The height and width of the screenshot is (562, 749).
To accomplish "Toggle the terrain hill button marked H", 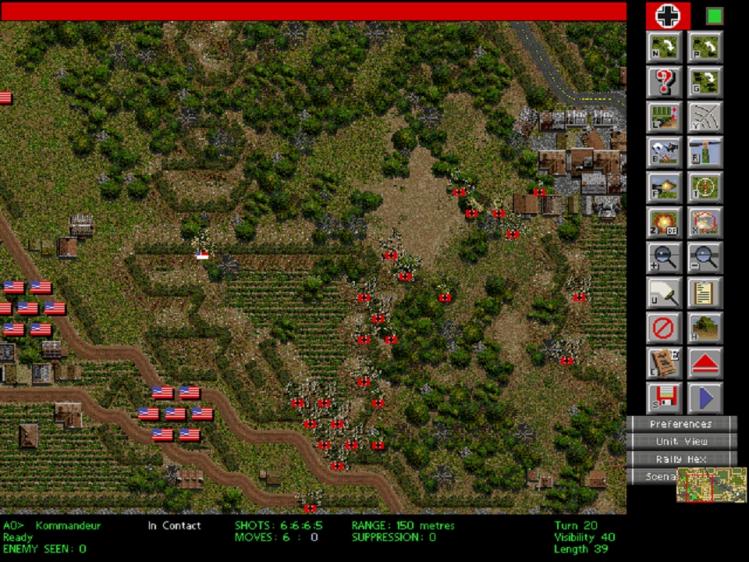I will pyautogui.click(x=706, y=327).
